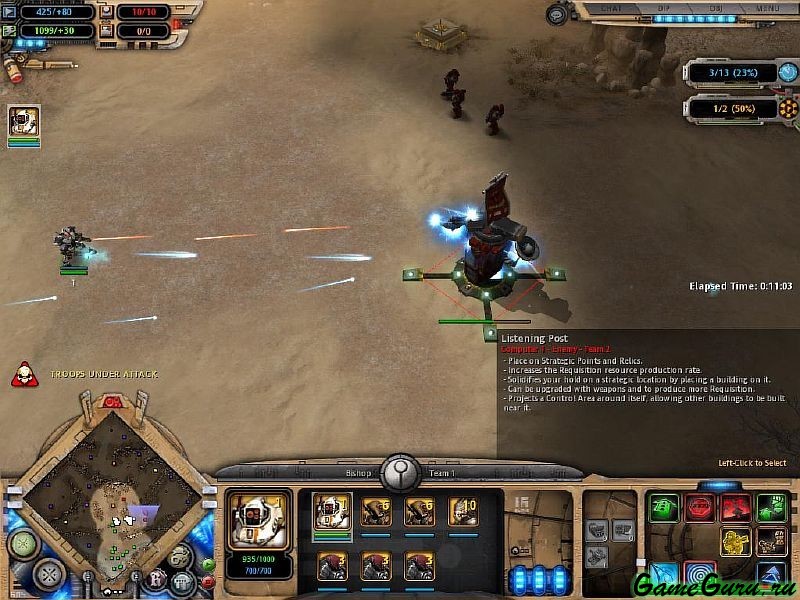Select the squad member icon numbered 10
Image resolution: width=800 pixels, height=600 pixels.
point(462,511)
